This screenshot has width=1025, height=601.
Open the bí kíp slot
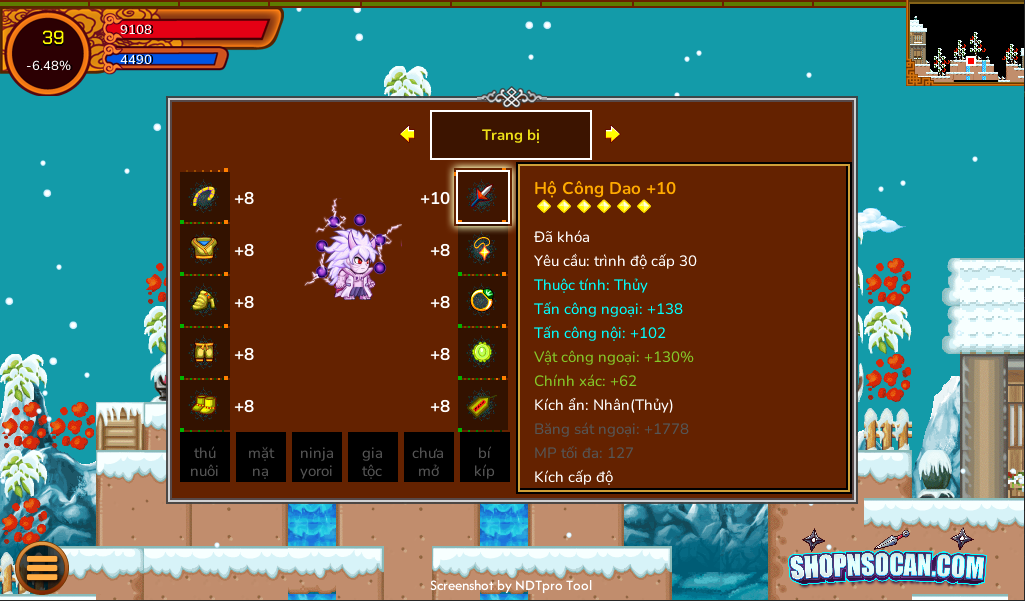coord(484,458)
